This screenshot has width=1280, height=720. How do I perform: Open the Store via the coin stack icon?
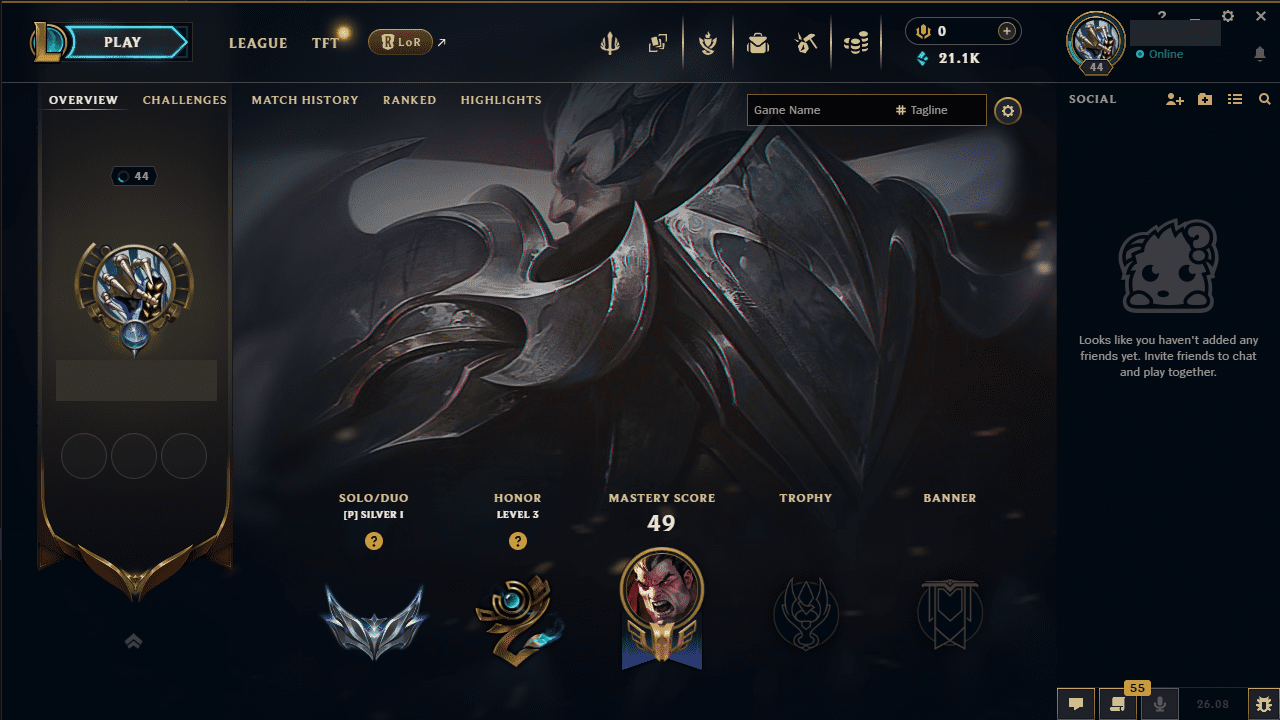[856, 41]
